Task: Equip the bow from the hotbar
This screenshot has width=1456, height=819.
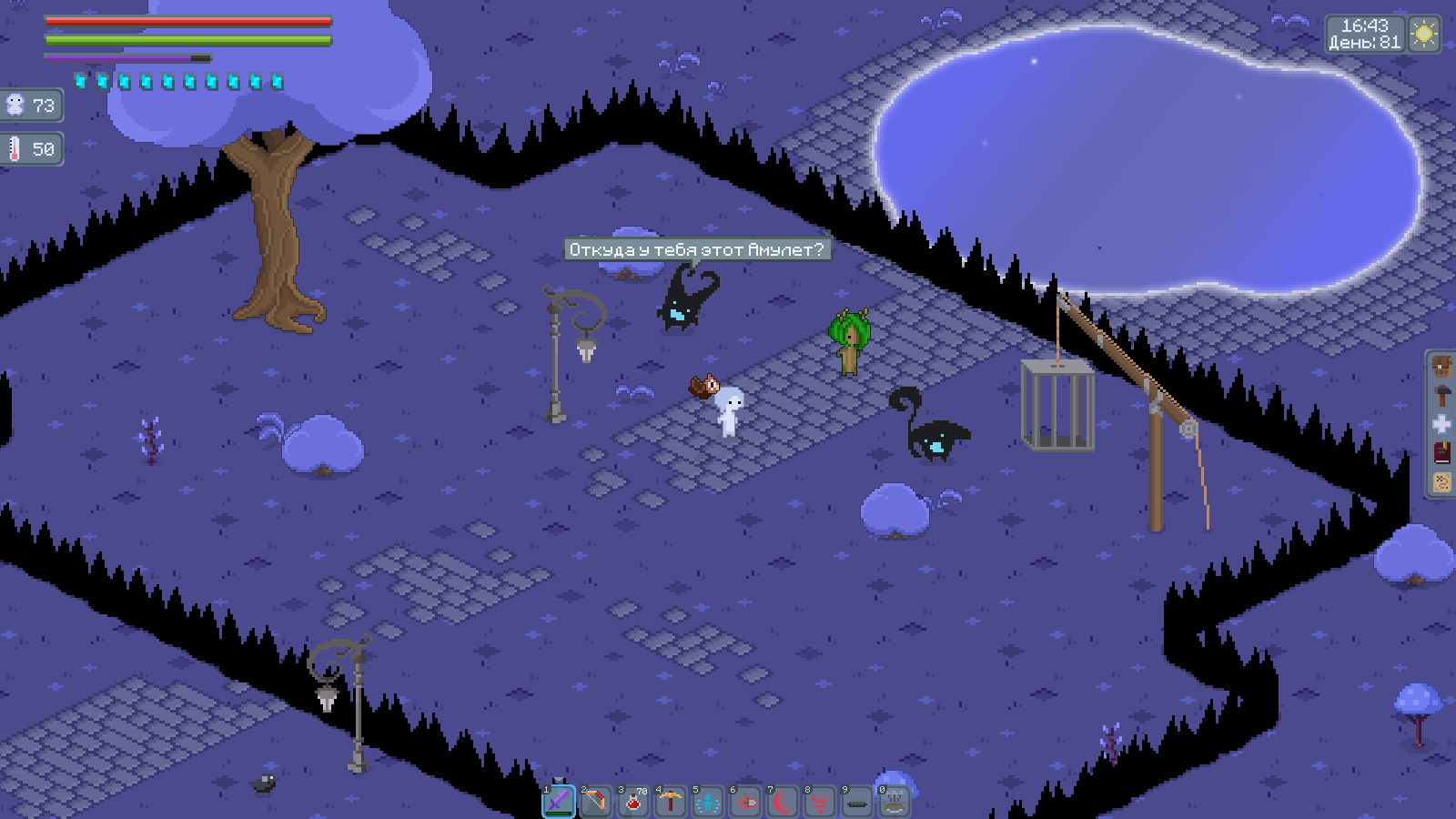Action: 596,802
